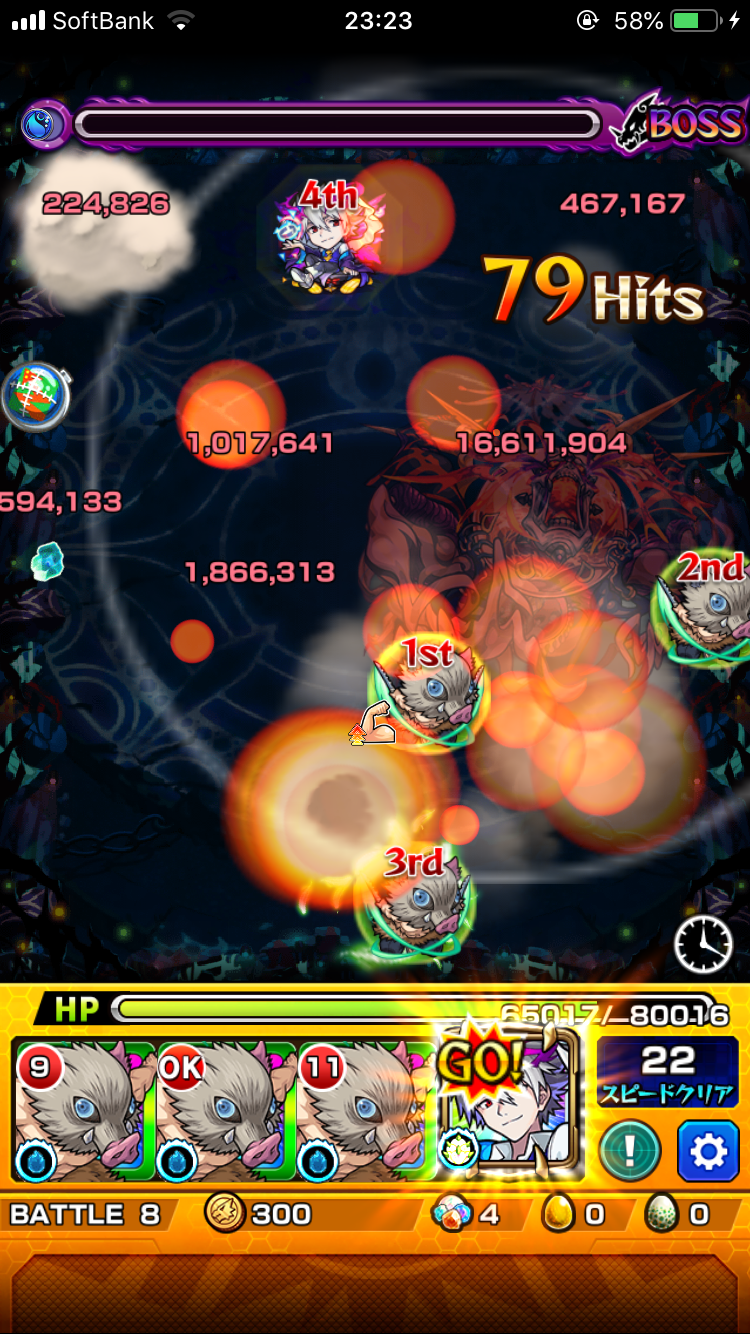Tap the white-haired character portrait marked GO!
The image size is (750, 1334).
[x=510, y=1112]
